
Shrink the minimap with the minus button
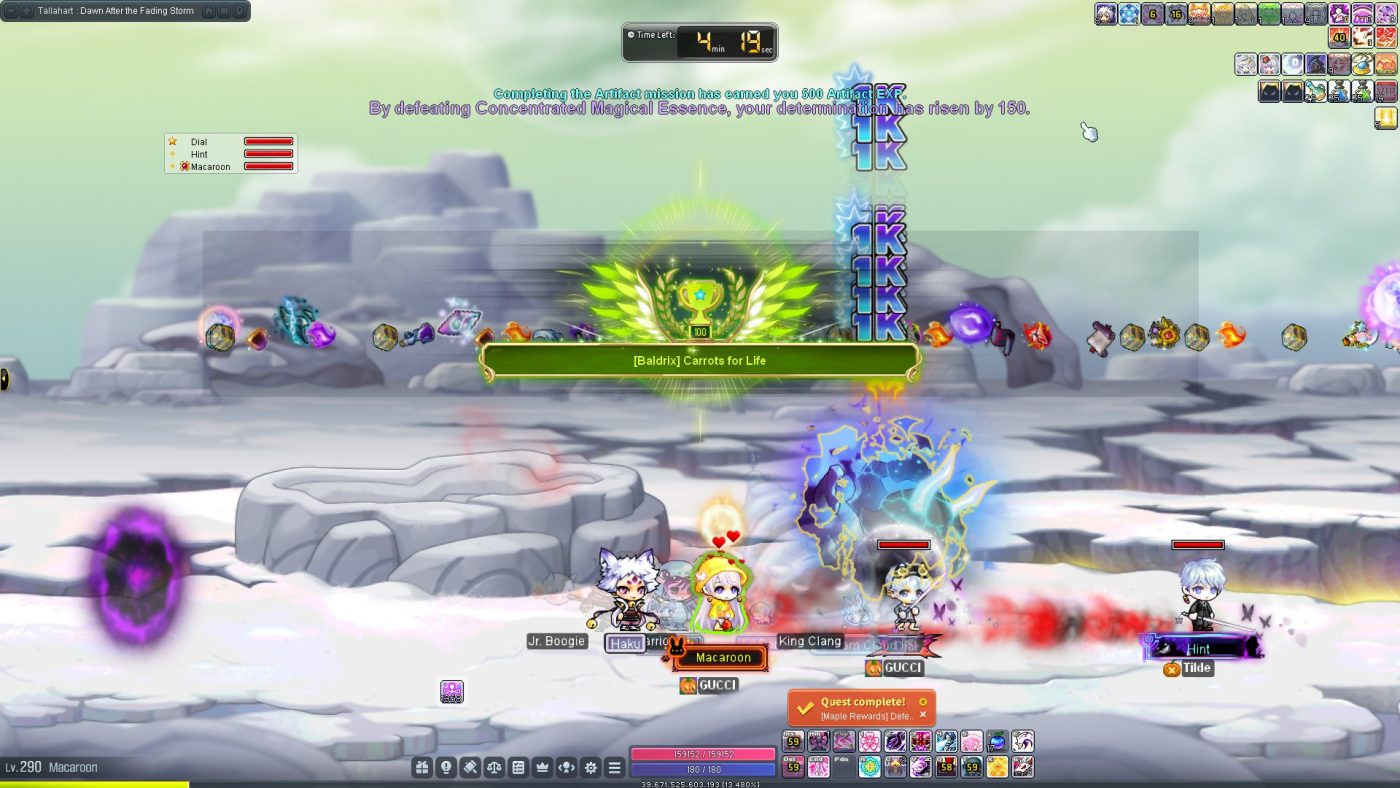10,11
